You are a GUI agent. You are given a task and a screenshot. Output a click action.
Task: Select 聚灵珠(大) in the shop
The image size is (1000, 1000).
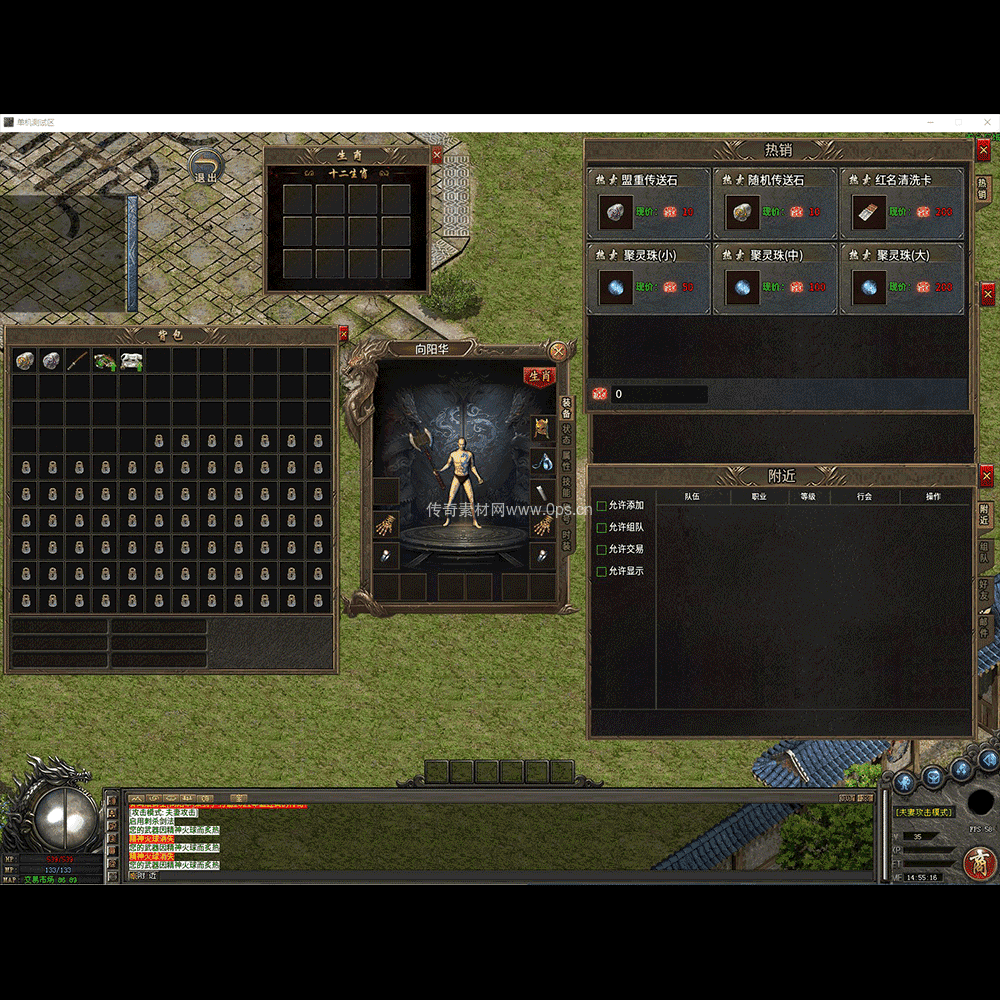pos(901,278)
